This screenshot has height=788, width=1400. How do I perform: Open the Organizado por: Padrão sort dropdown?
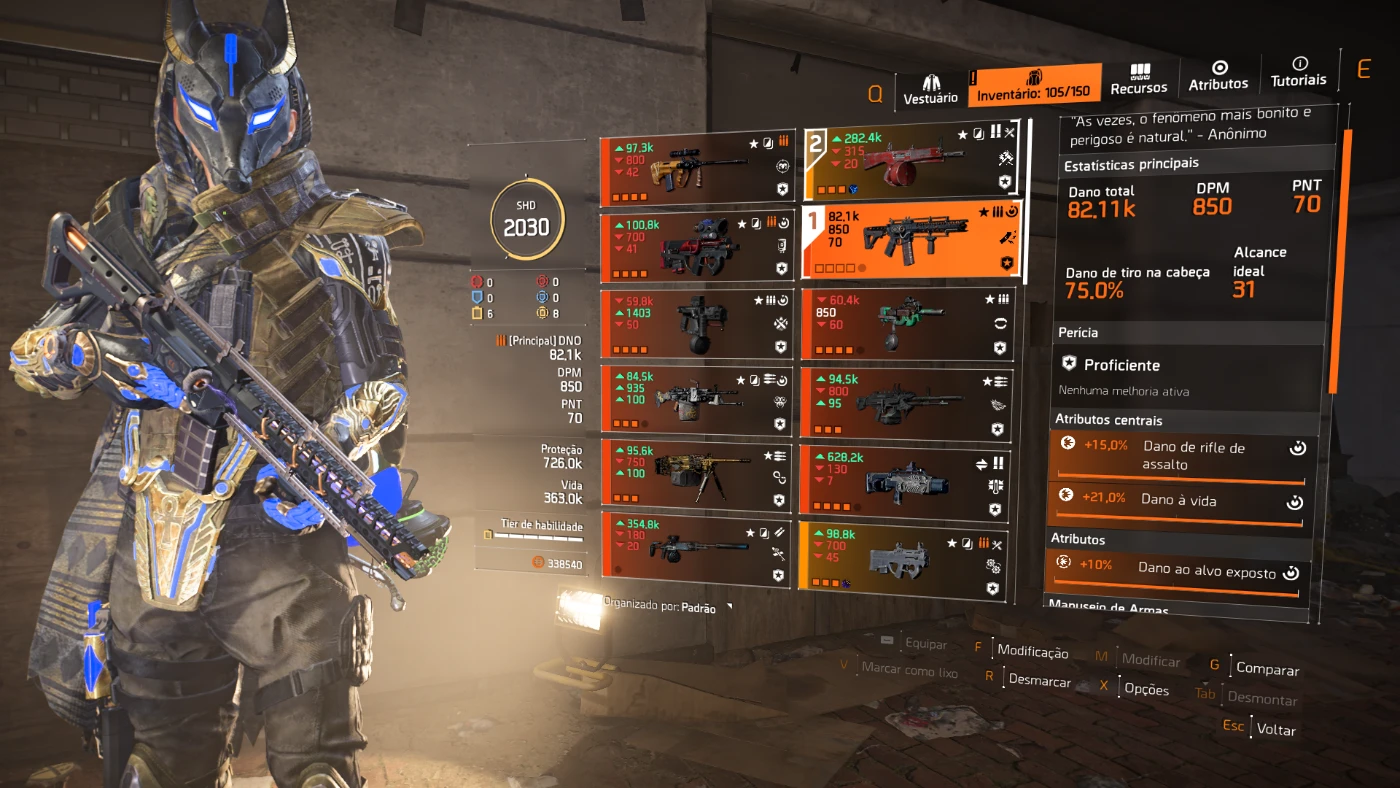tap(668, 607)
